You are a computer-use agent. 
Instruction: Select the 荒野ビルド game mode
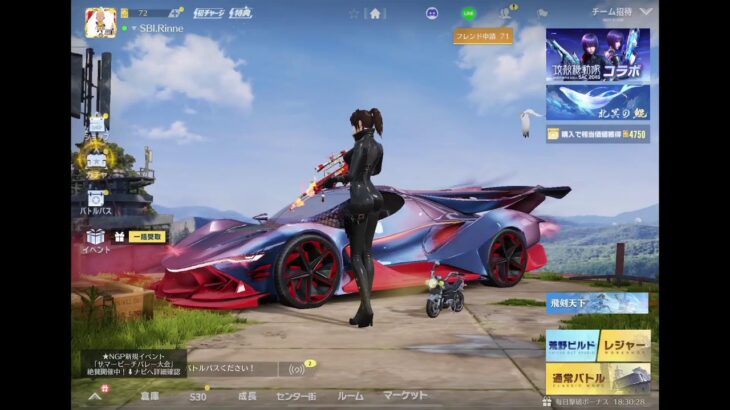572,345
